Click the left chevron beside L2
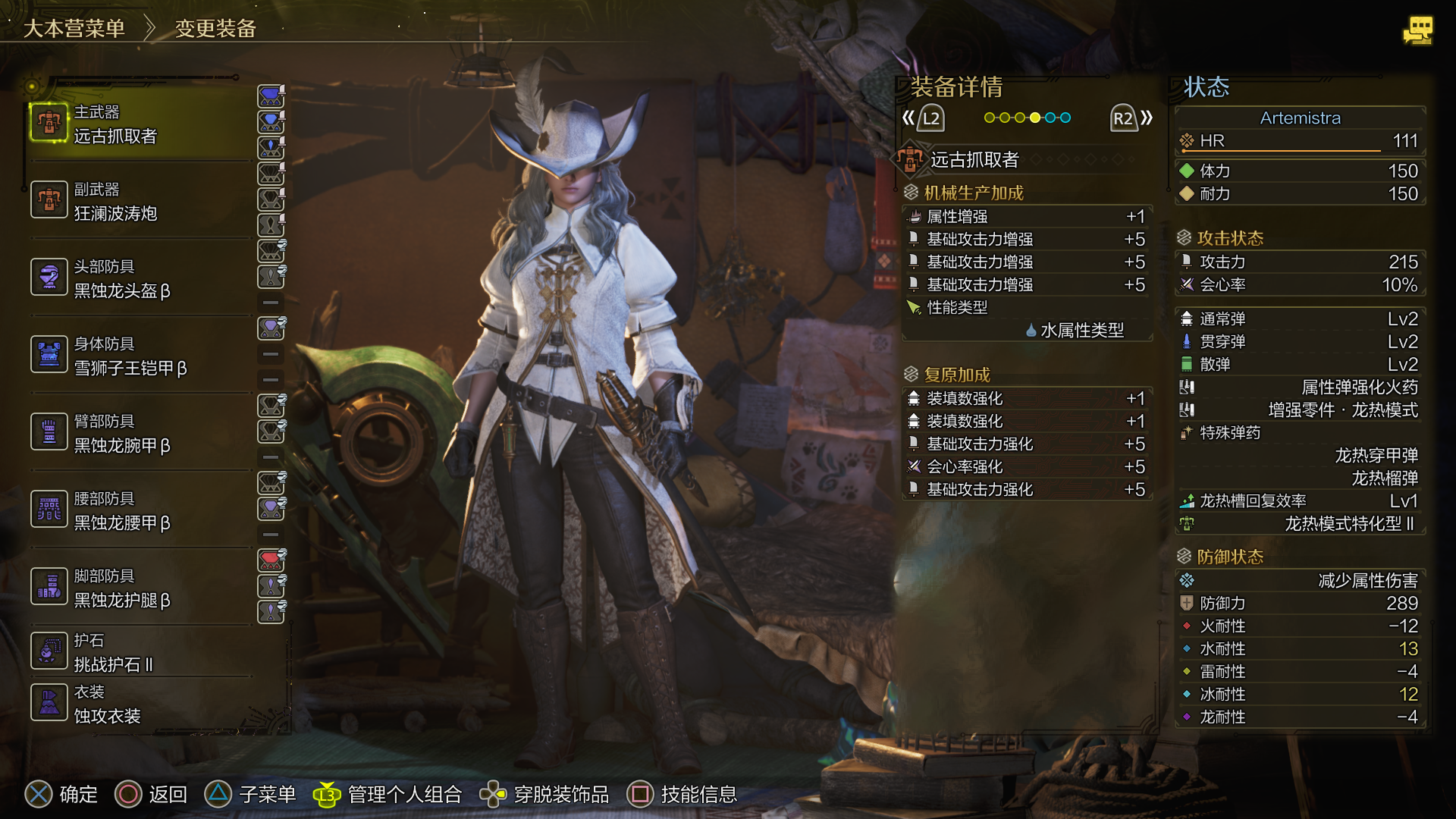 pos(908,118)
